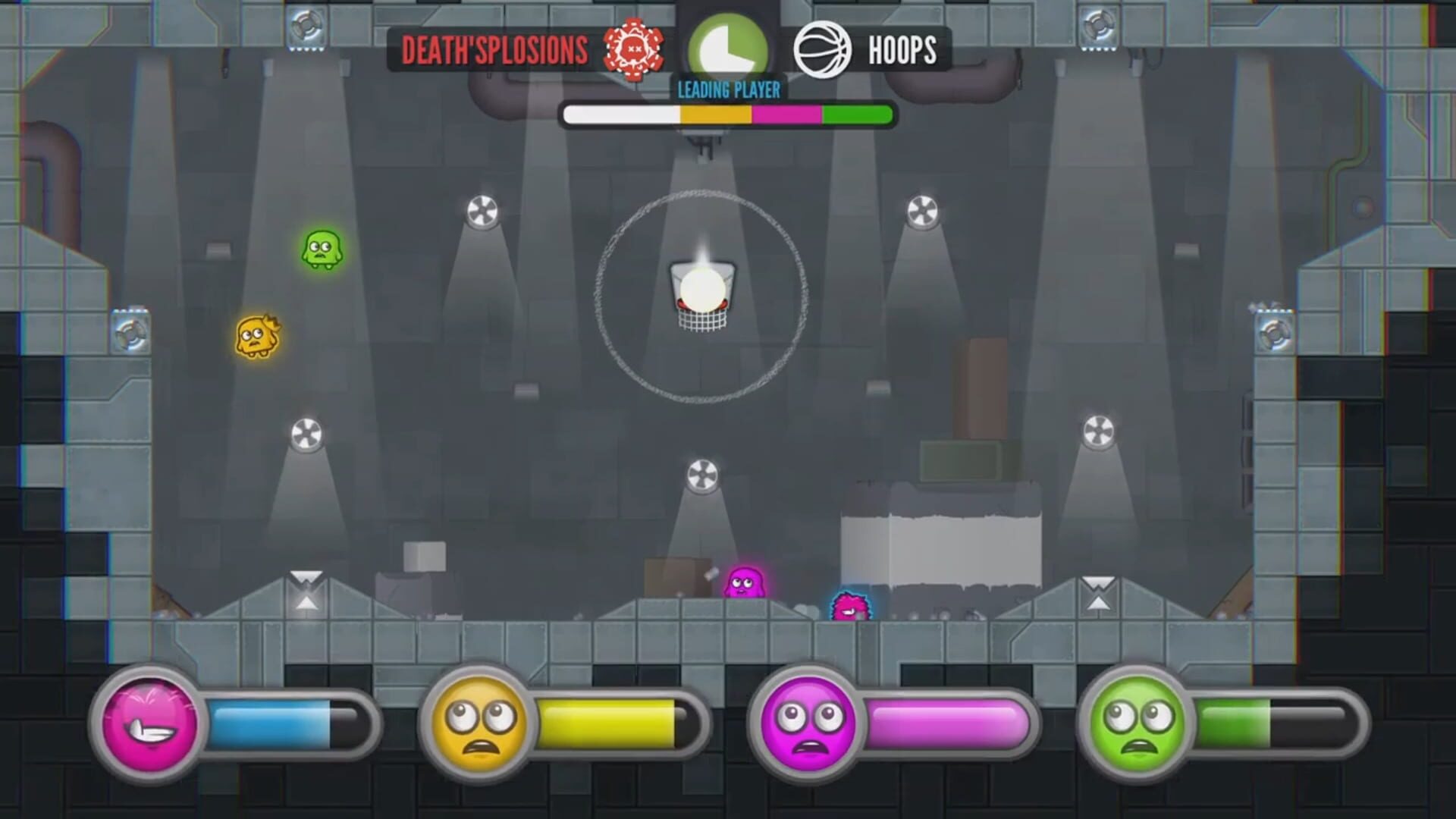1456x819 pixels.
Task: Switch to the Hoops mode tab
Action: (x=902, y=49)
